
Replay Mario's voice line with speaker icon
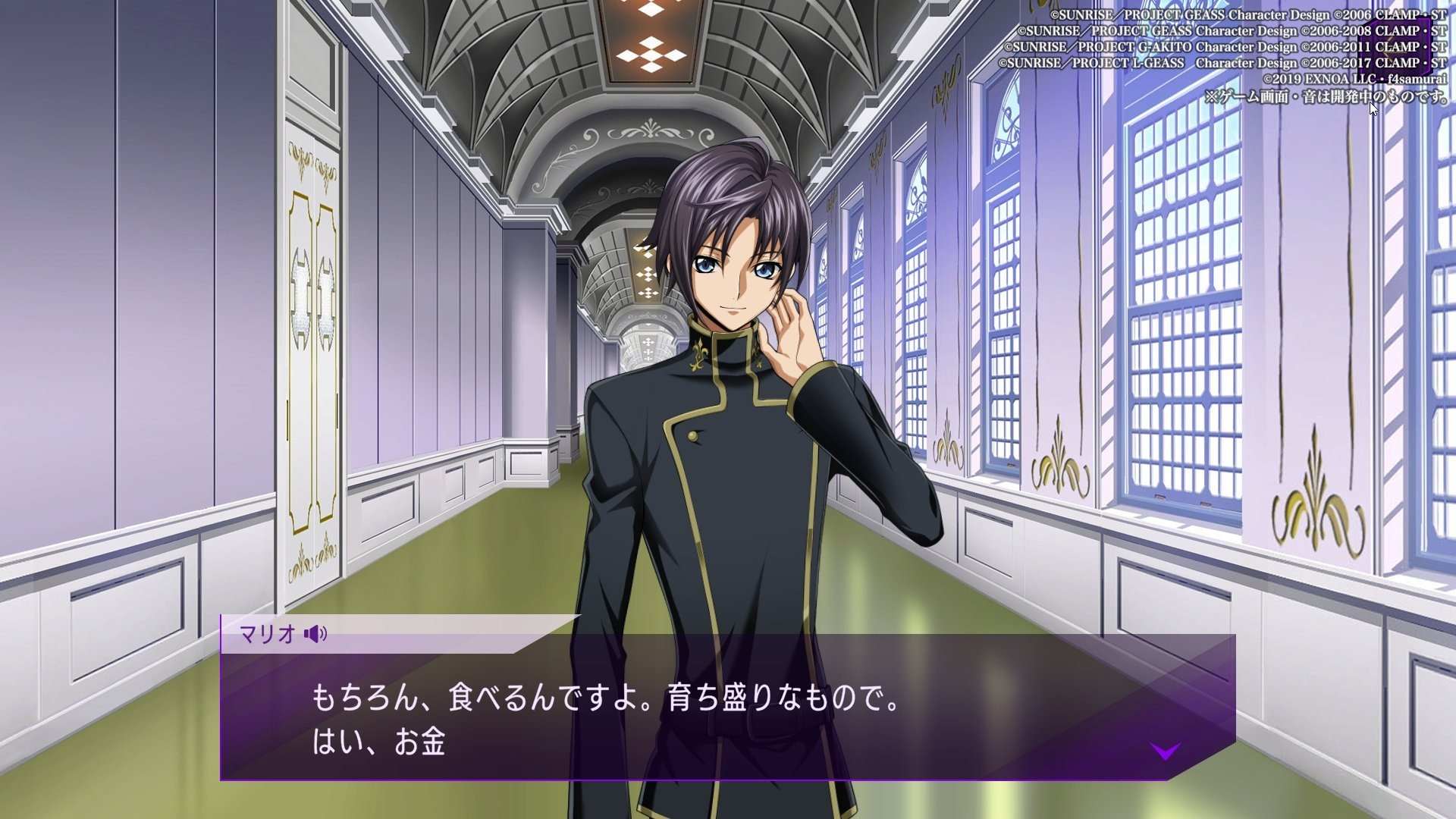(315, 634)
